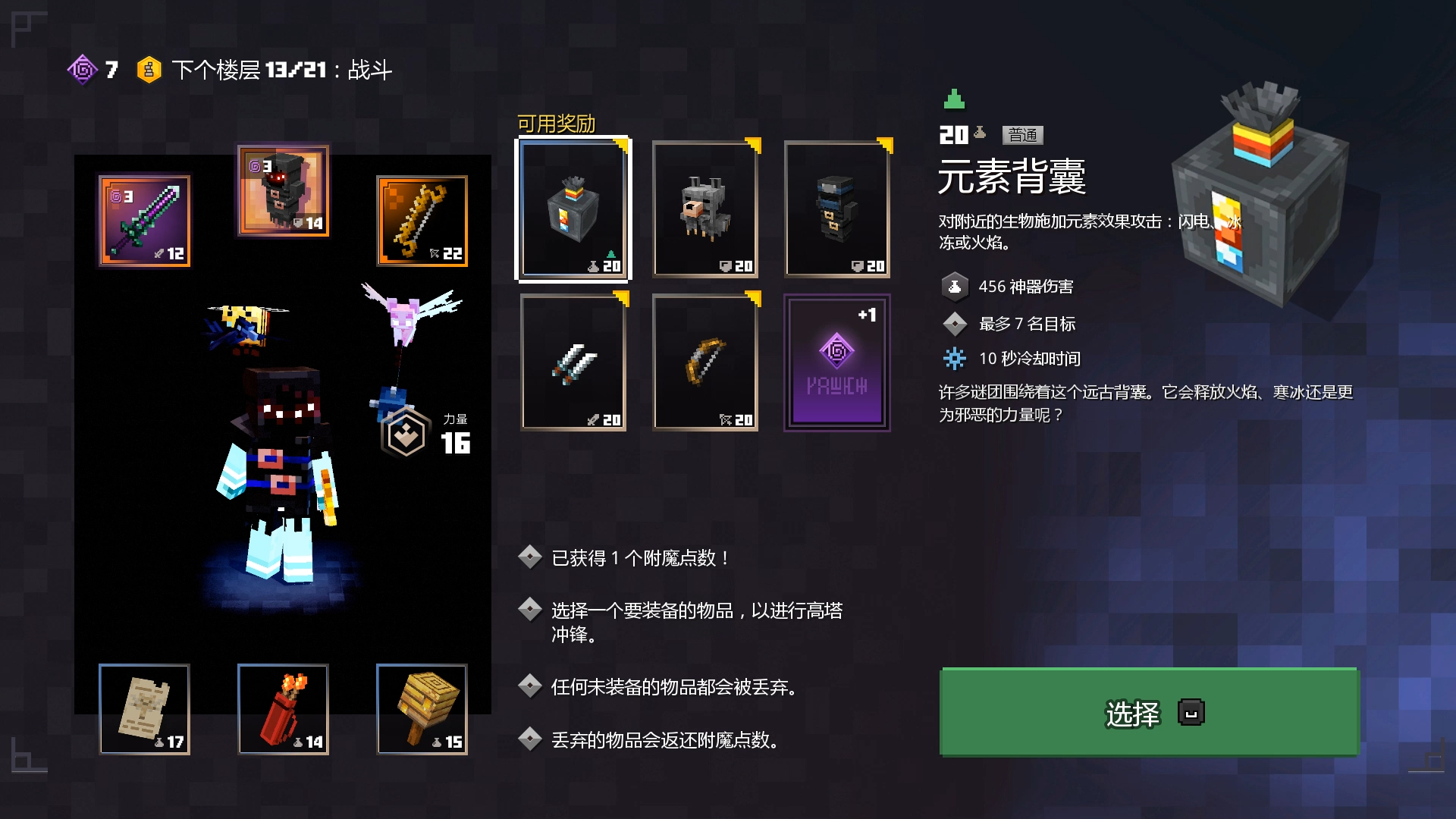Click the potion icon beside 456 神器伤害
1456x819 pixels.
955,287
